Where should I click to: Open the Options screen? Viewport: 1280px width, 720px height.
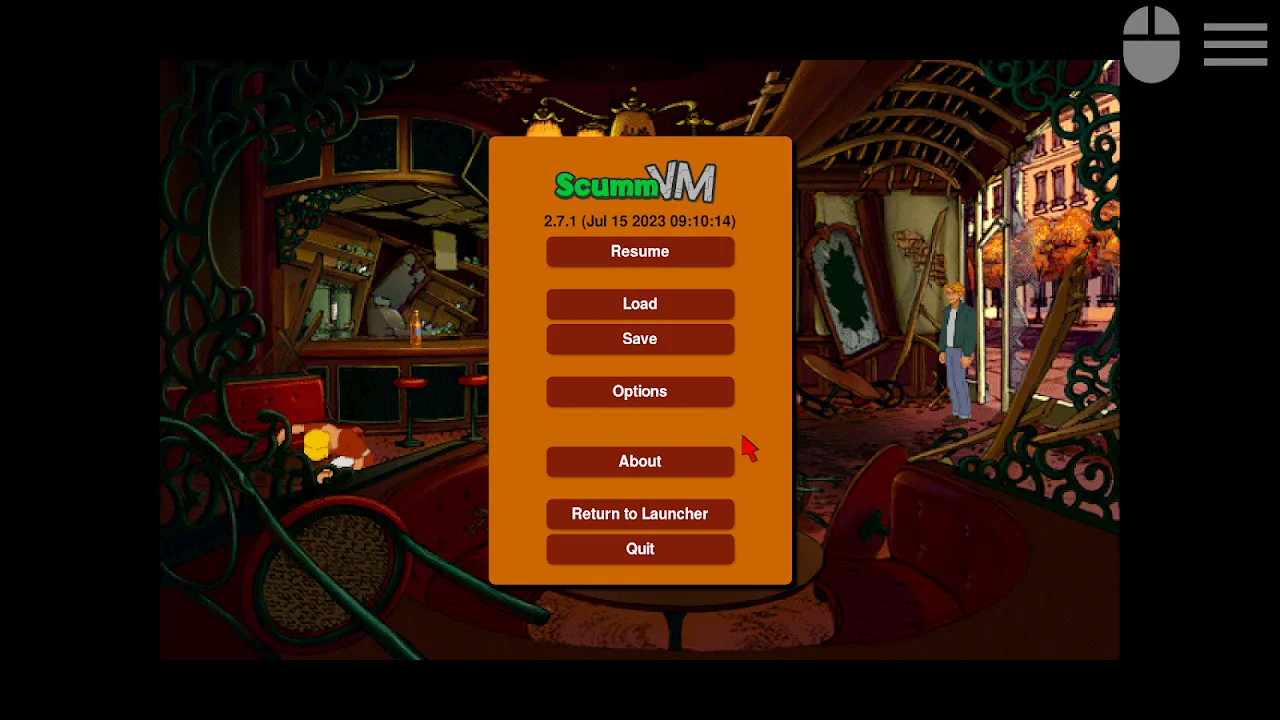coord(640,391)
